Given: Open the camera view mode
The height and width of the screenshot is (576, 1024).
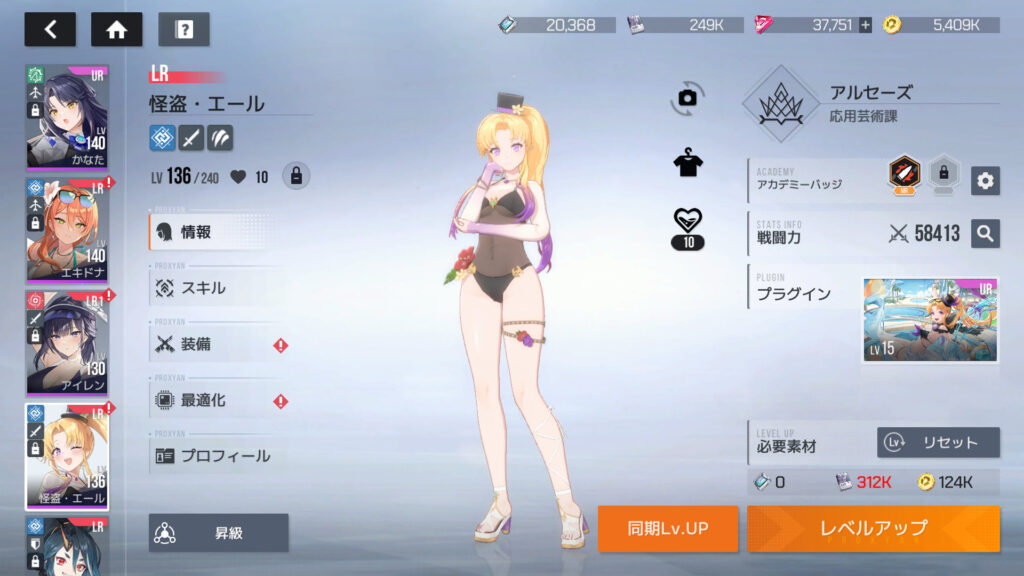Looking at the screenshot, I should coord(687,97).
